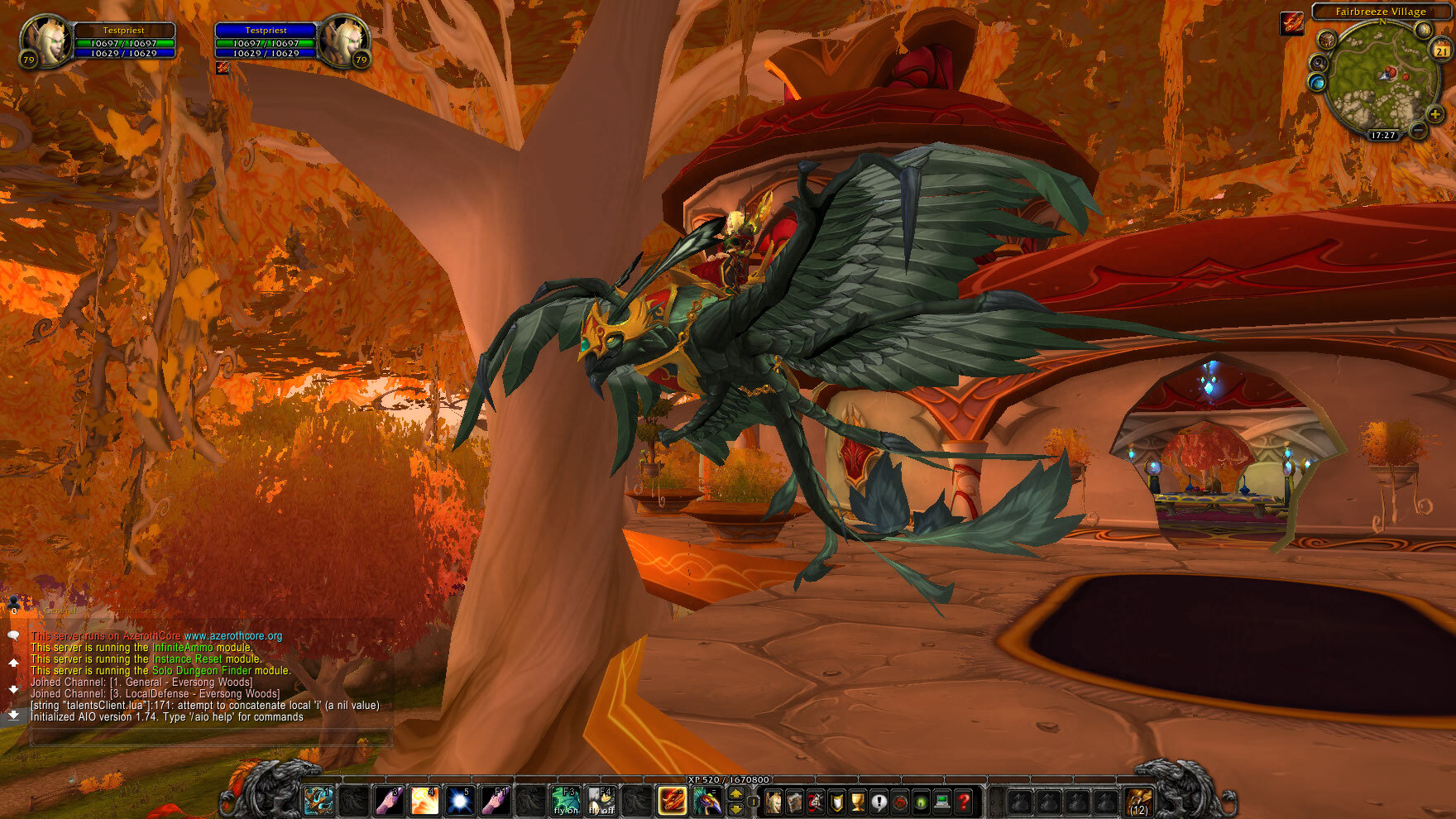
Task: Jump to newest chat with the bottom arrow
Action: click(13, 713)
